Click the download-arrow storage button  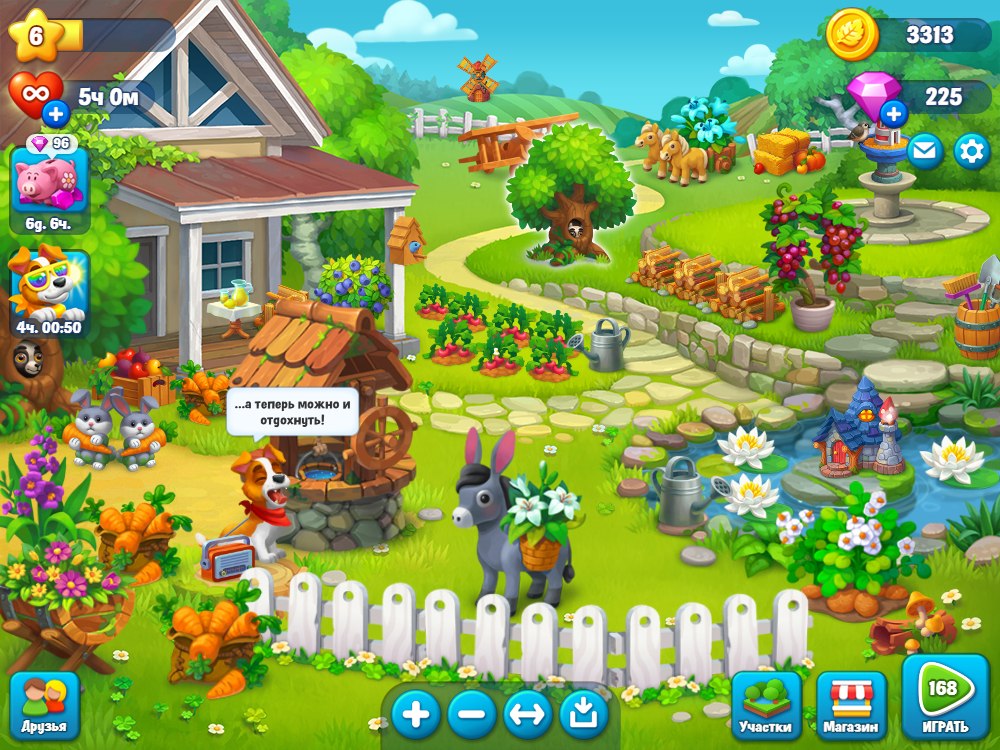click(584, 714)
